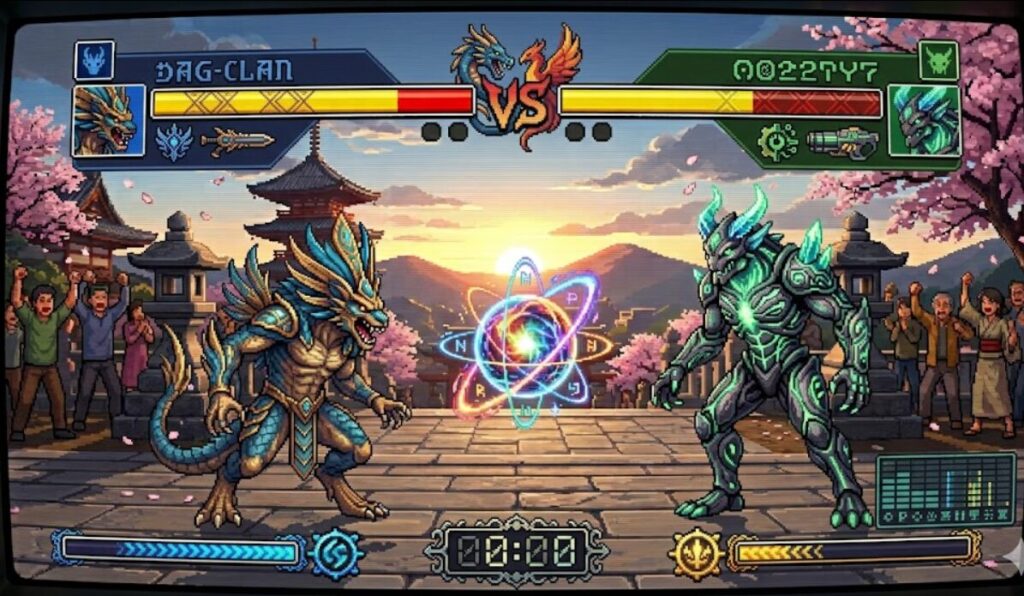
Task: Open the green gear icon
Action: coord(776,142)
